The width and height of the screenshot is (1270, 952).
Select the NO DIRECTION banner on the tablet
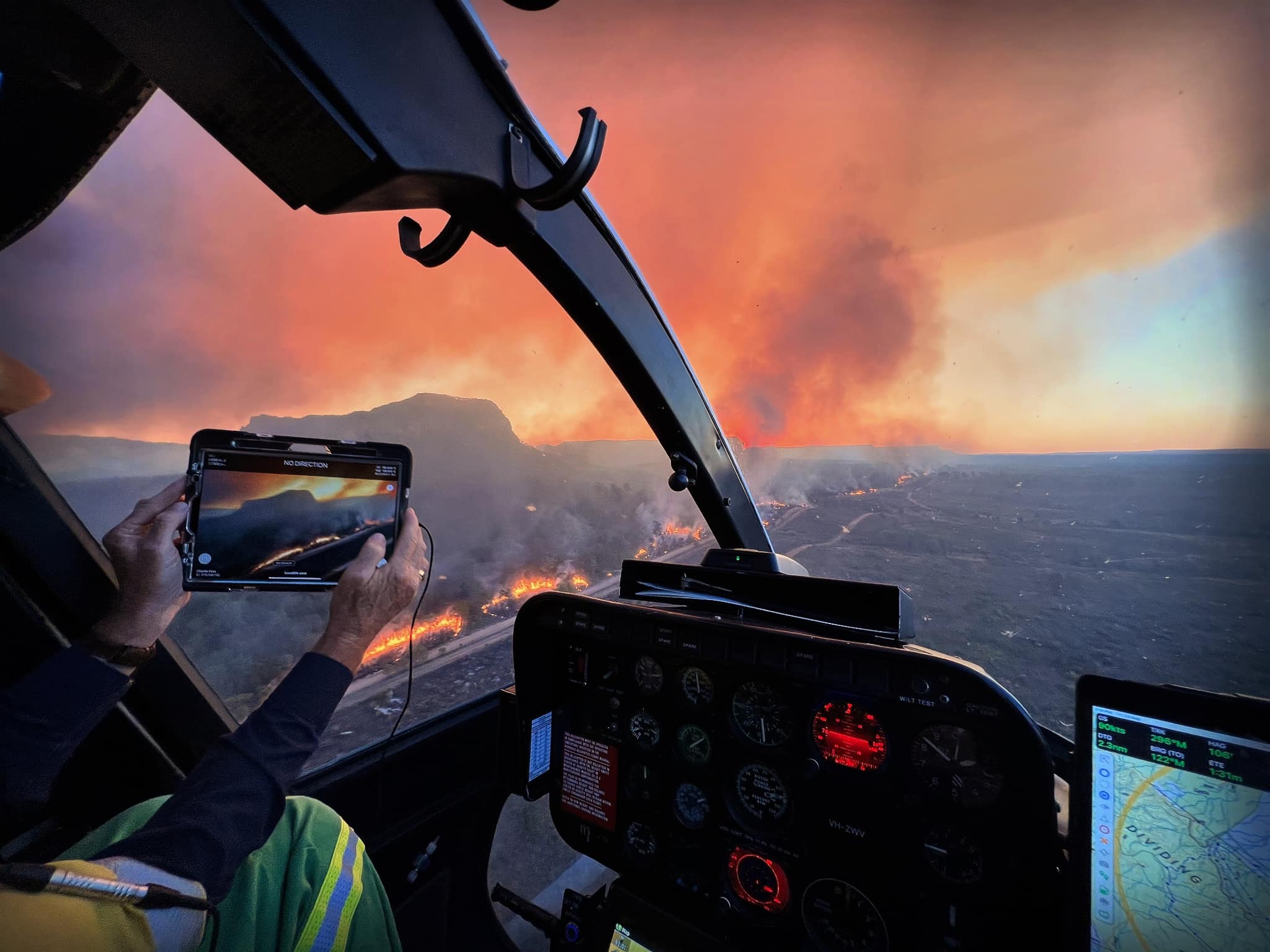tap(306, 464)
